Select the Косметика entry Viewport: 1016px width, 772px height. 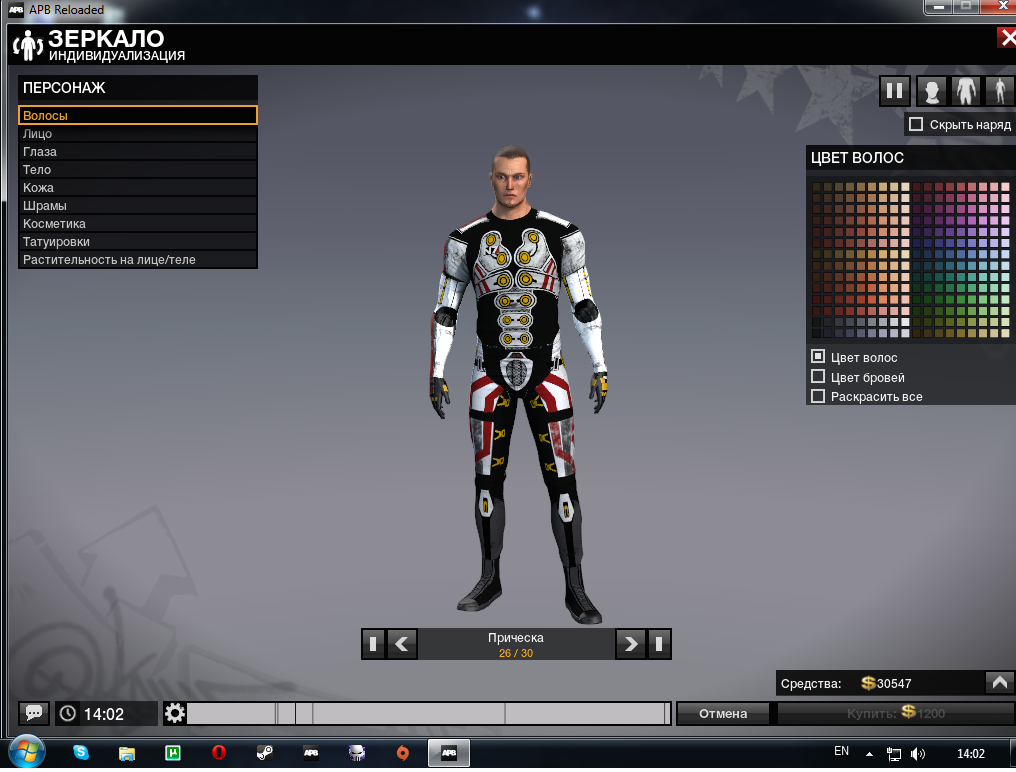[x=138, y=224]
